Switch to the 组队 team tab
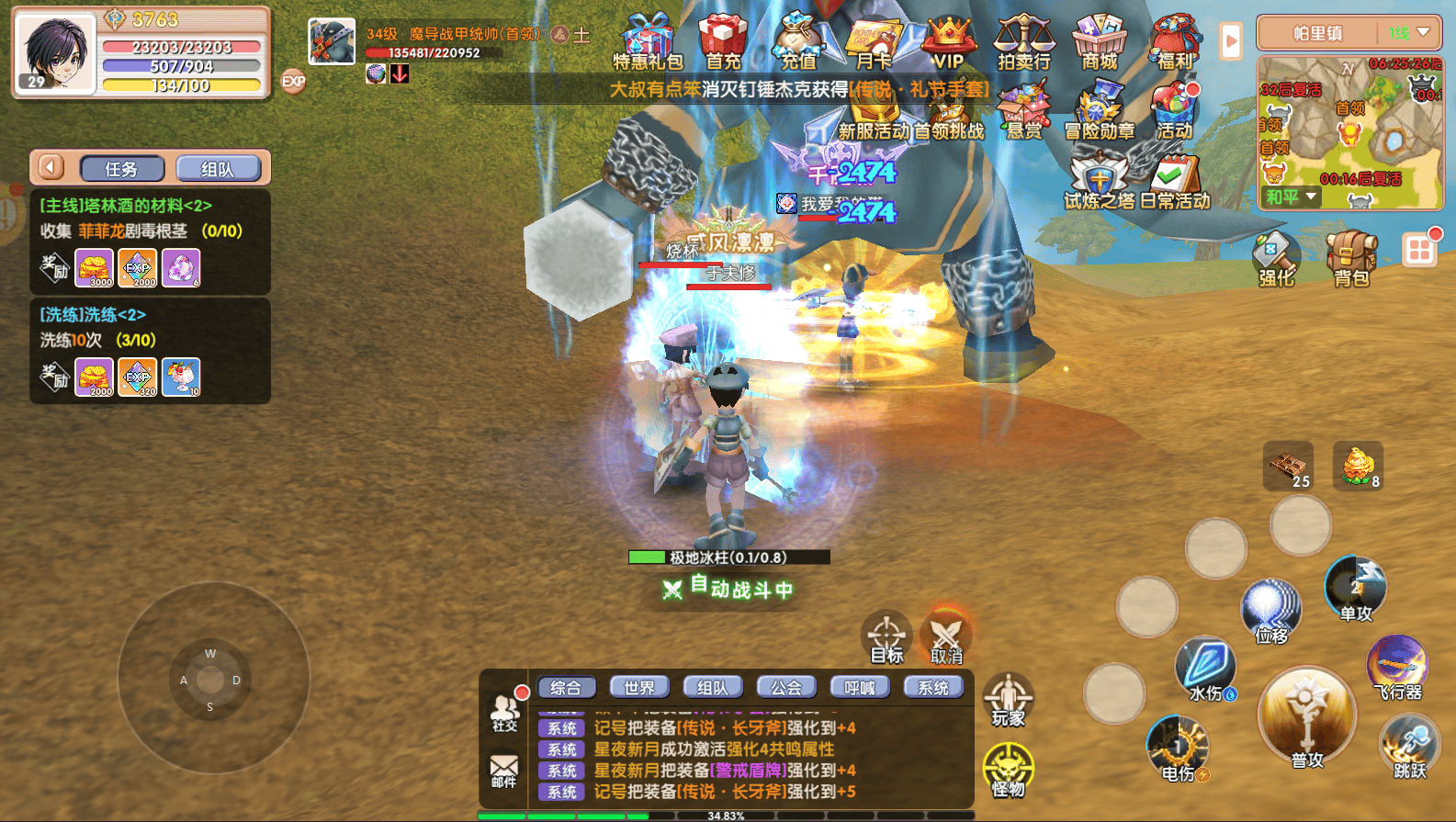The height and width of the screenshot is (822, 1456). pyautogui.click(x=218, y=169)
